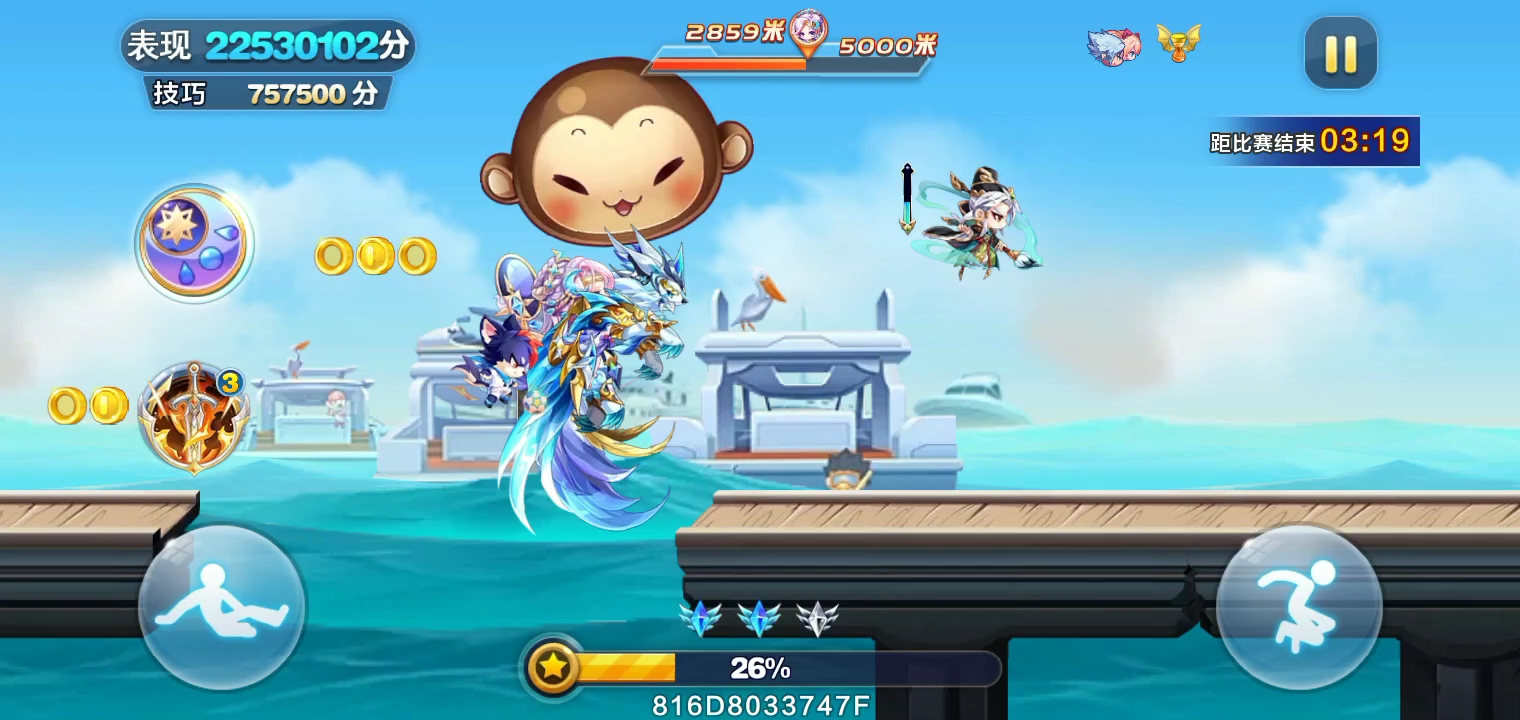Screen dimensions: 1520x720
Task: Tap the jump action button
Action: [1299, 606]
